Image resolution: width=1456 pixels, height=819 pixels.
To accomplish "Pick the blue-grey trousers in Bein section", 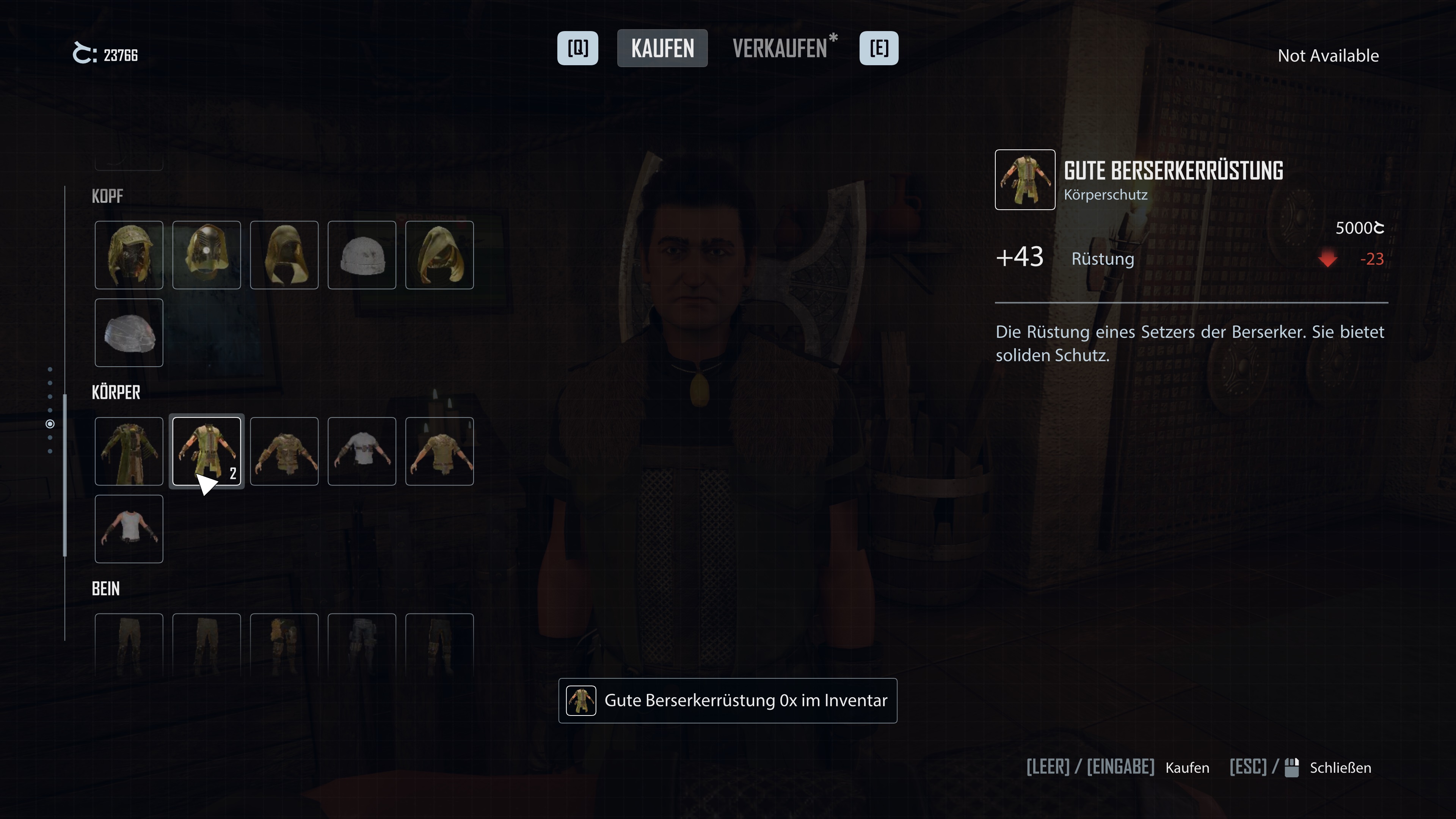I will coord(362,644).
